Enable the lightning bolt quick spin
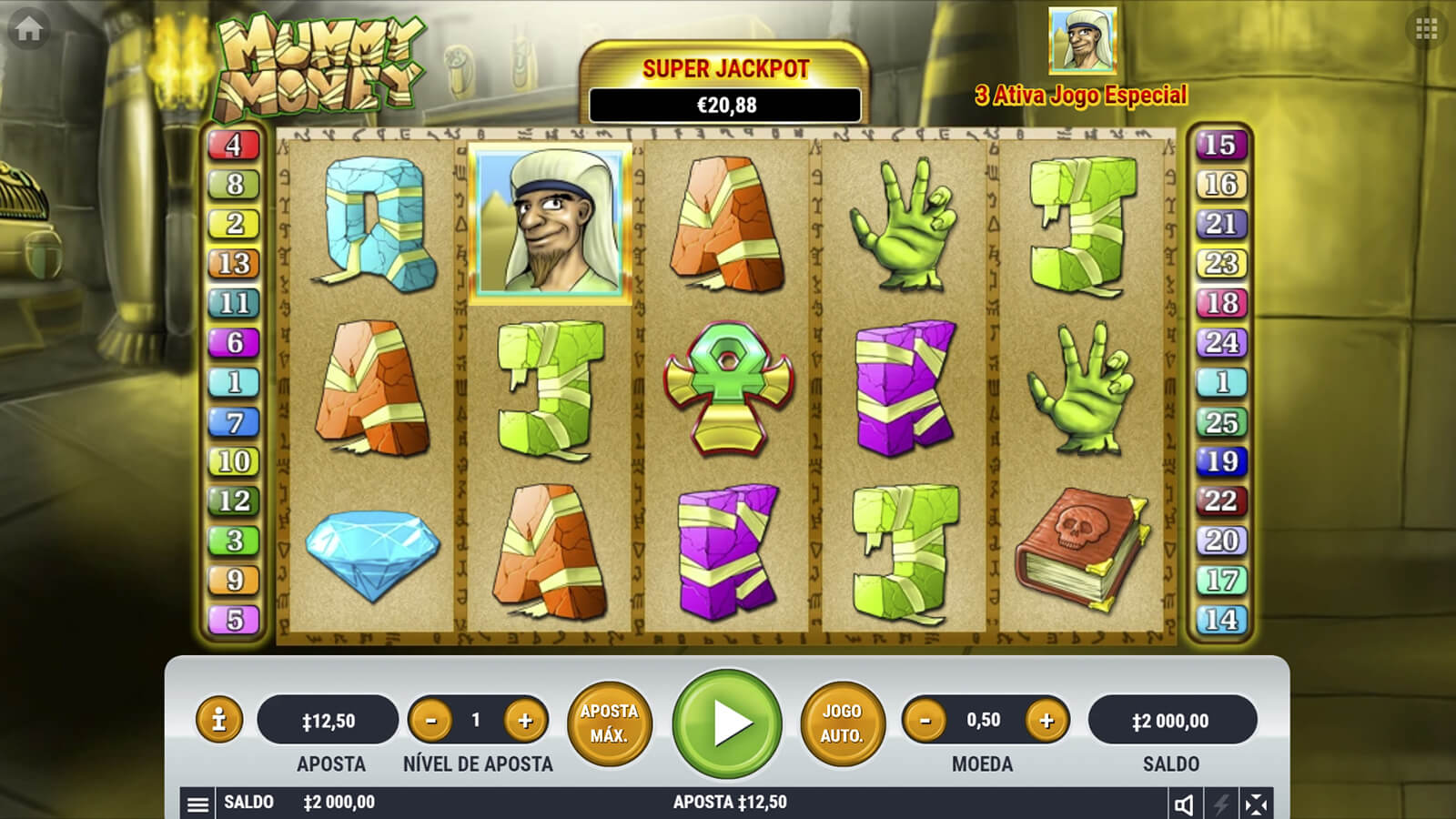This screenshot has width=1456, height=819. click(1220, 804)
